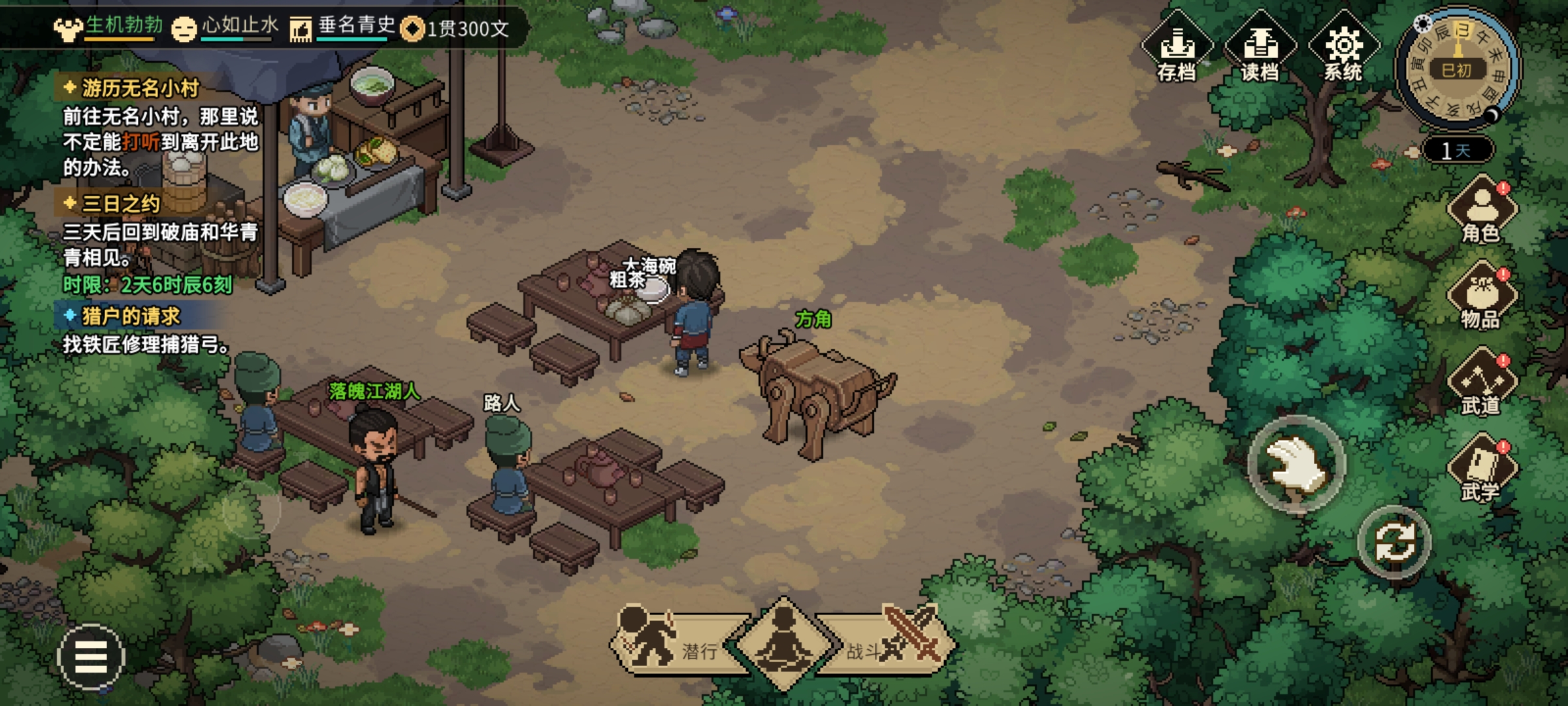Viewport: 1568px width, 706px height.
Task: Select the meditation pose diamond button
Action: 783,643
